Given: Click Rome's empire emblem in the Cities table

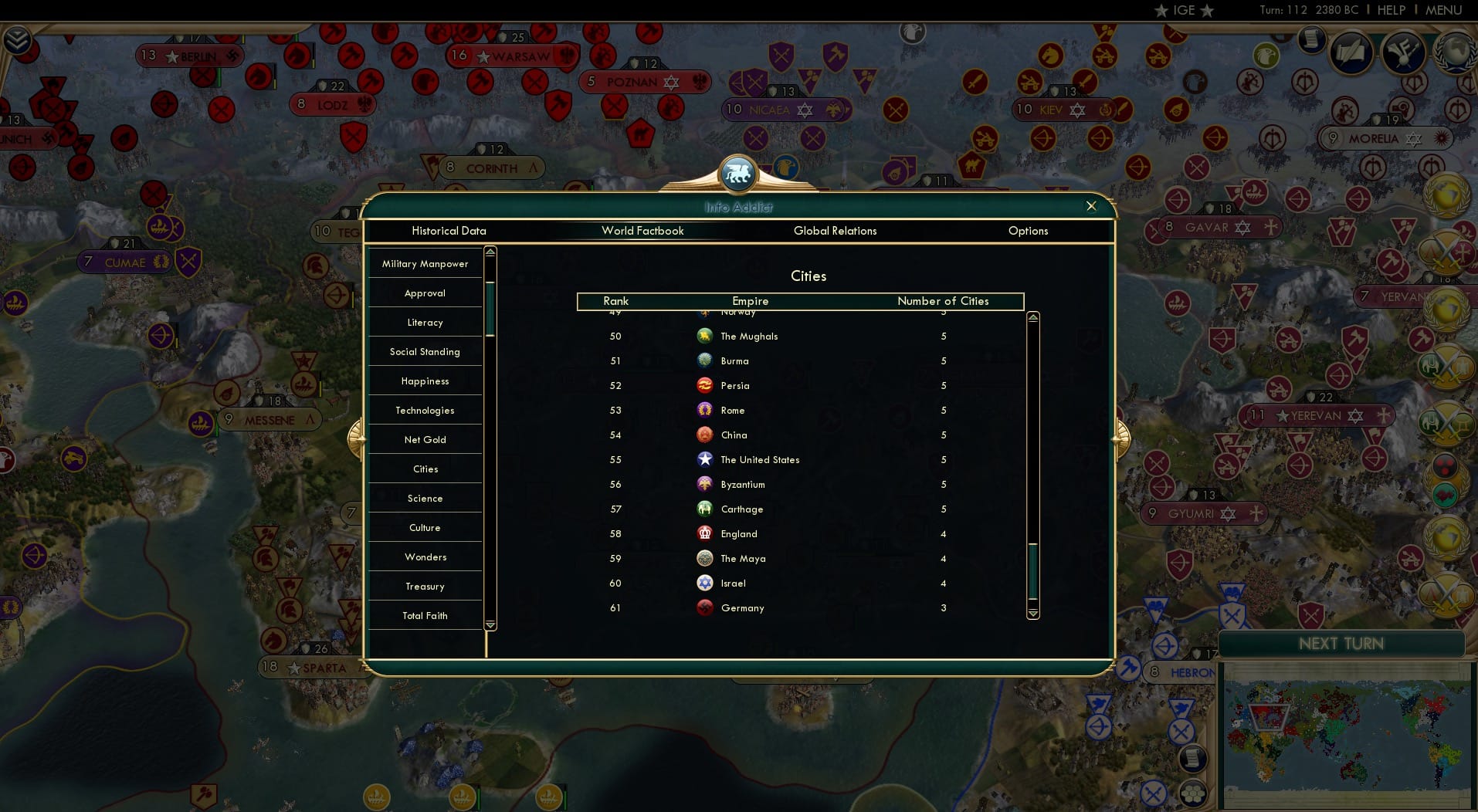Looking at the screenshot, I should [x=705, y=410].
